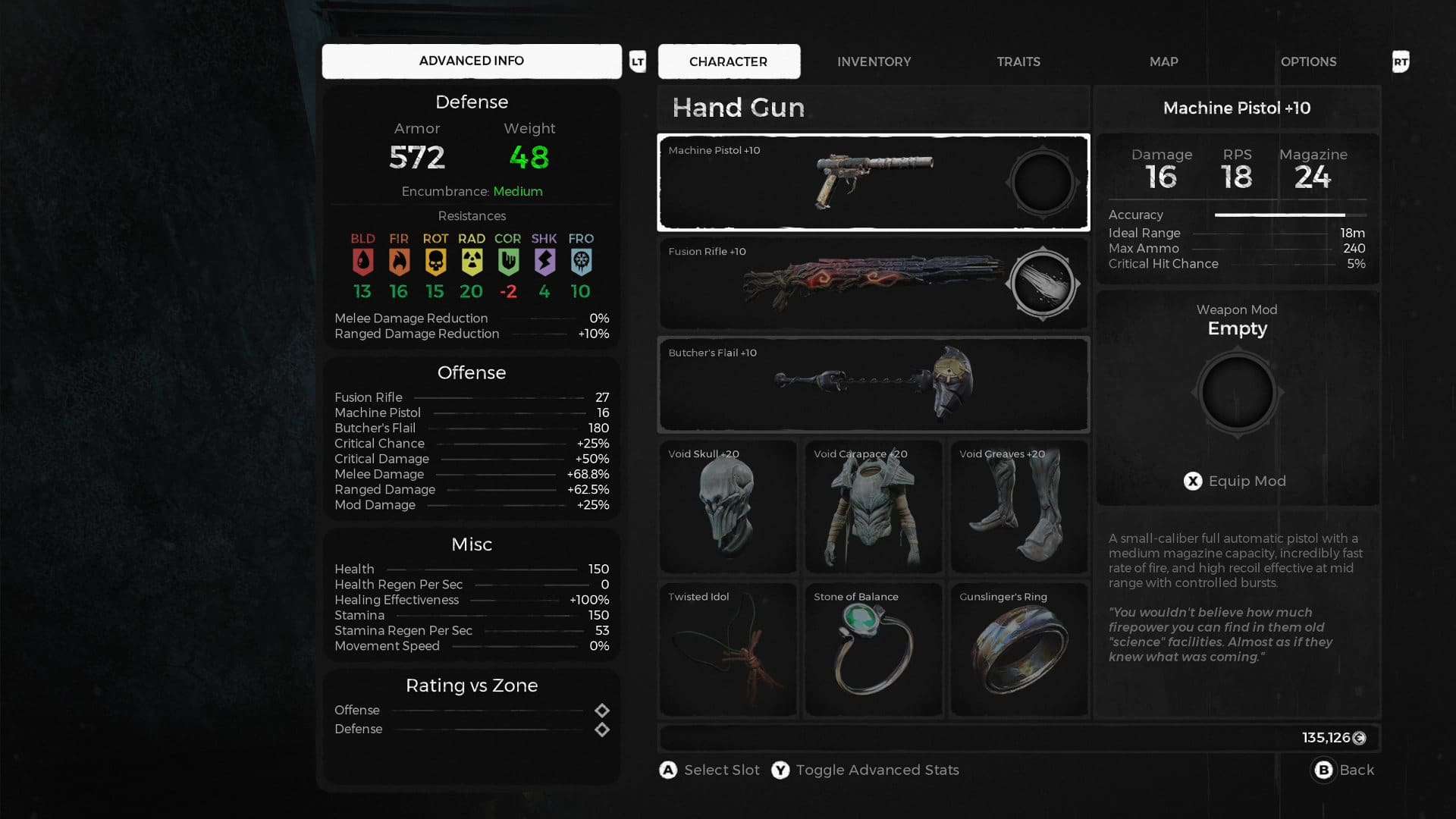Open the Traits tab
The image size is (1456, 819).
[x=1018, y=61]
